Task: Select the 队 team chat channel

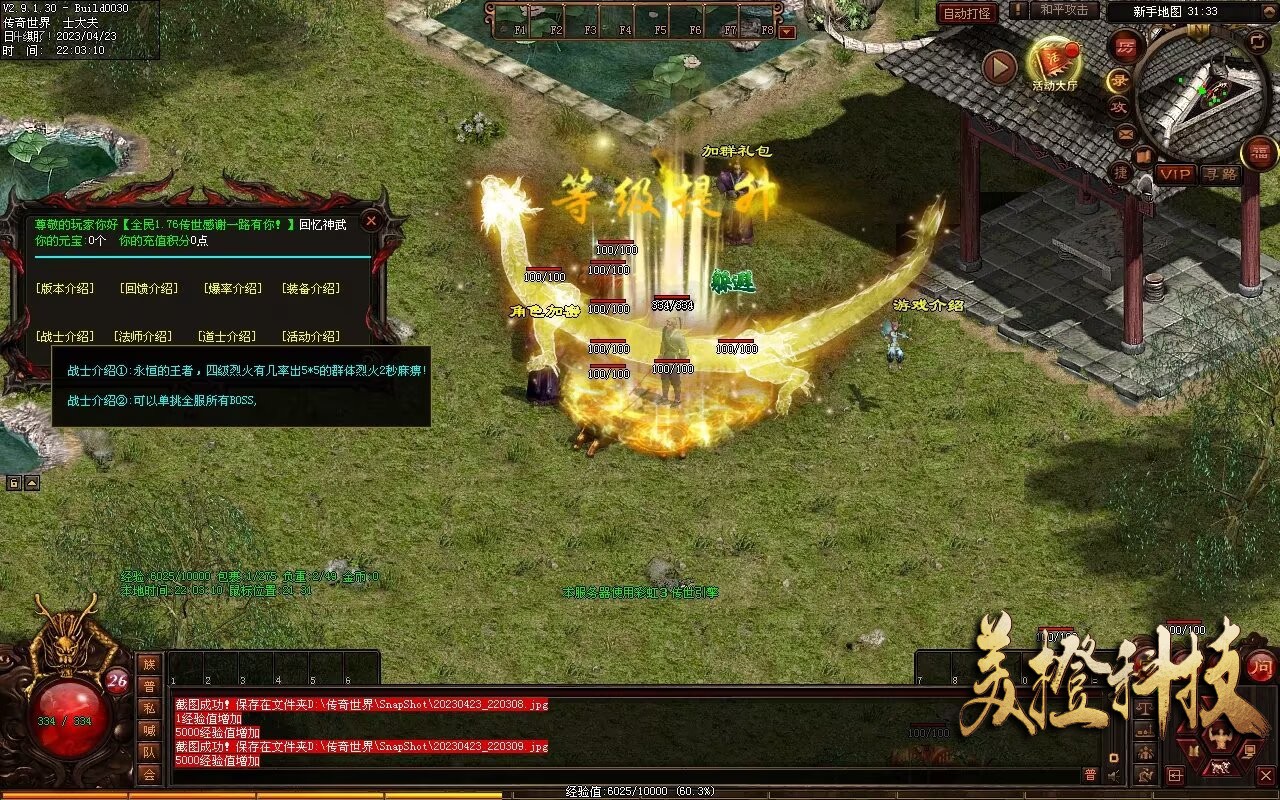Action: [x=149, y=752]
